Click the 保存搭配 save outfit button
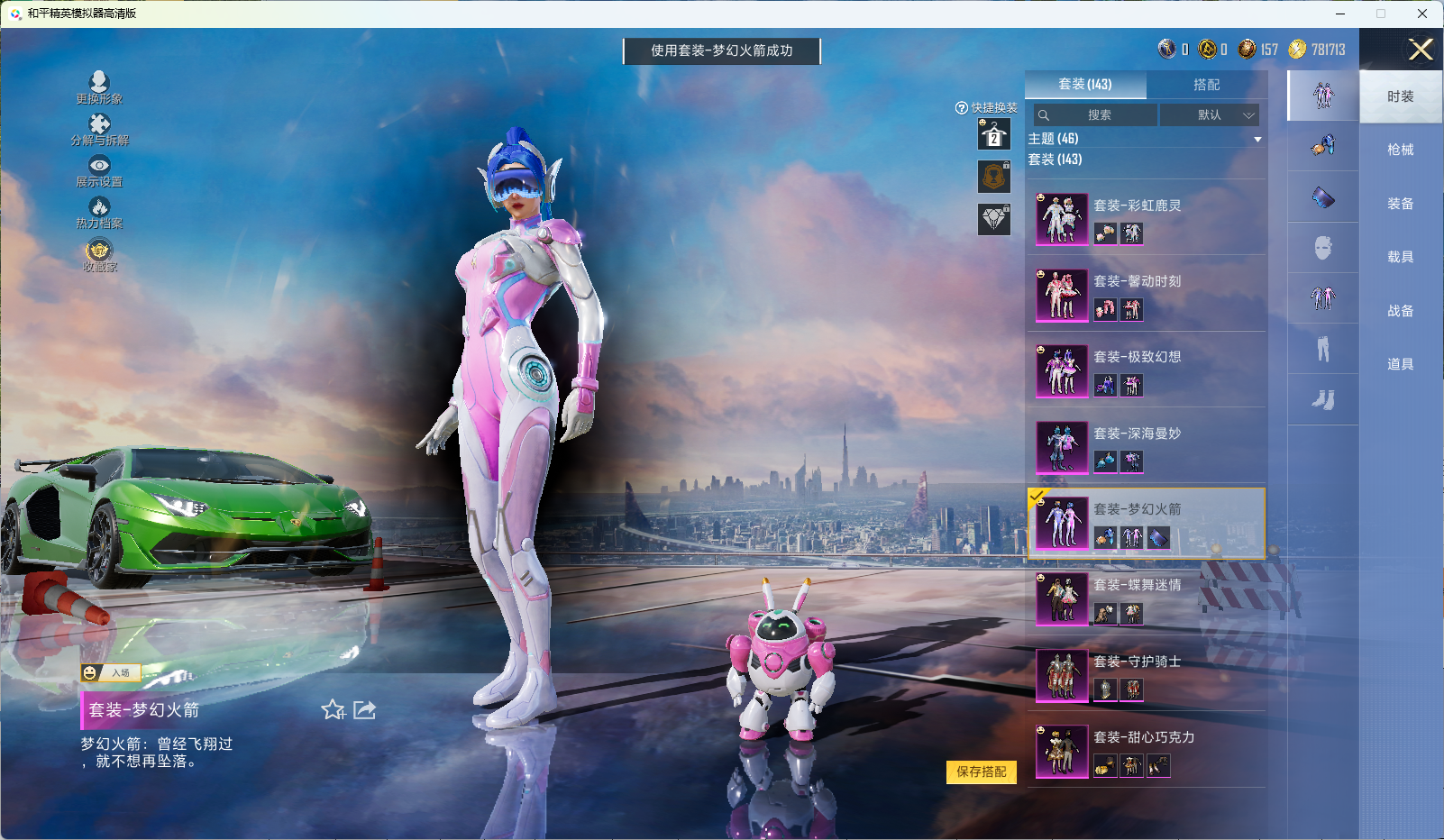Screen dimensions: 1444x840 [x=981, y=772]
